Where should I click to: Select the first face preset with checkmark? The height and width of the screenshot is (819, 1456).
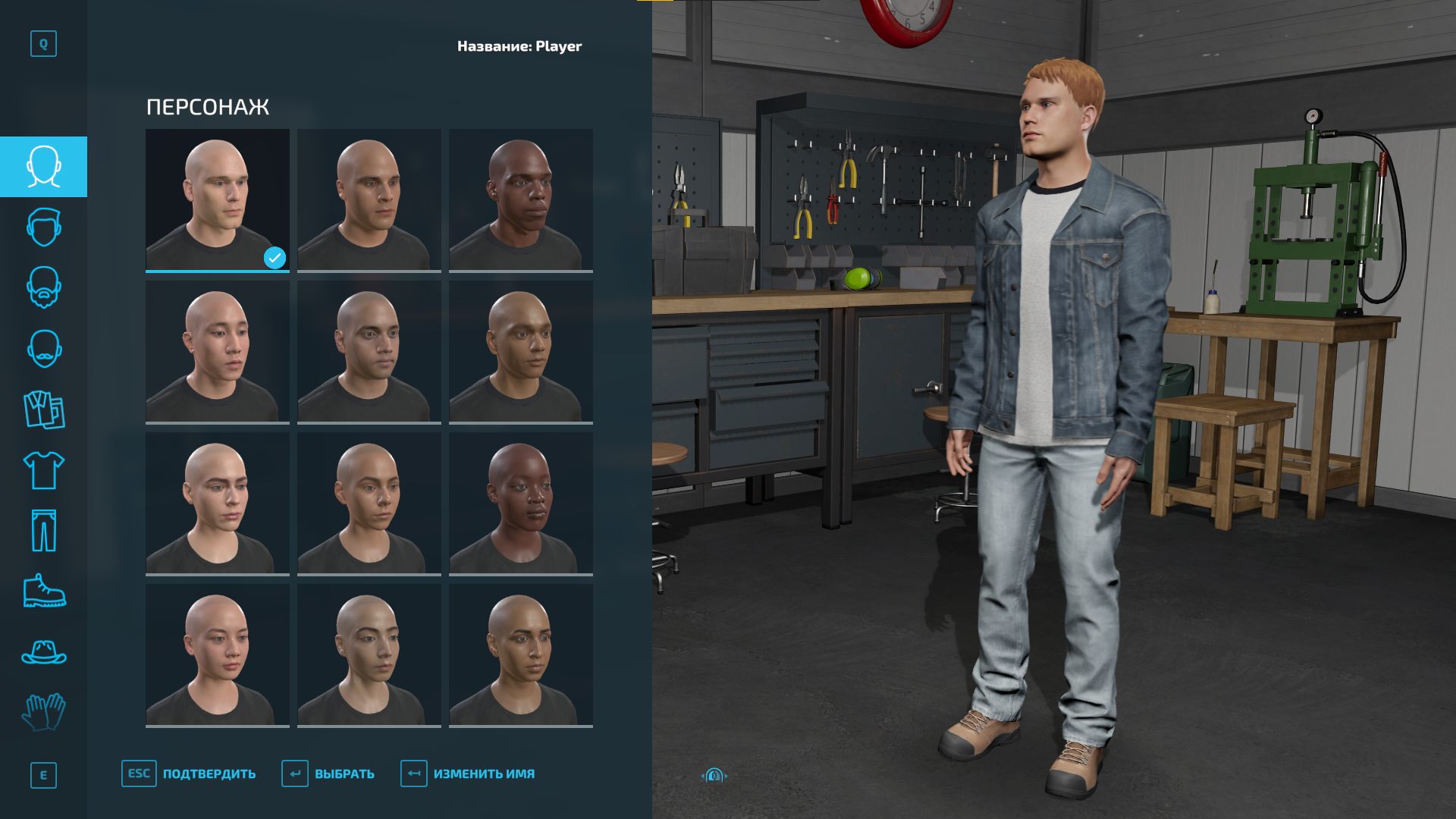pyautogui.click(x=218, y=200)
